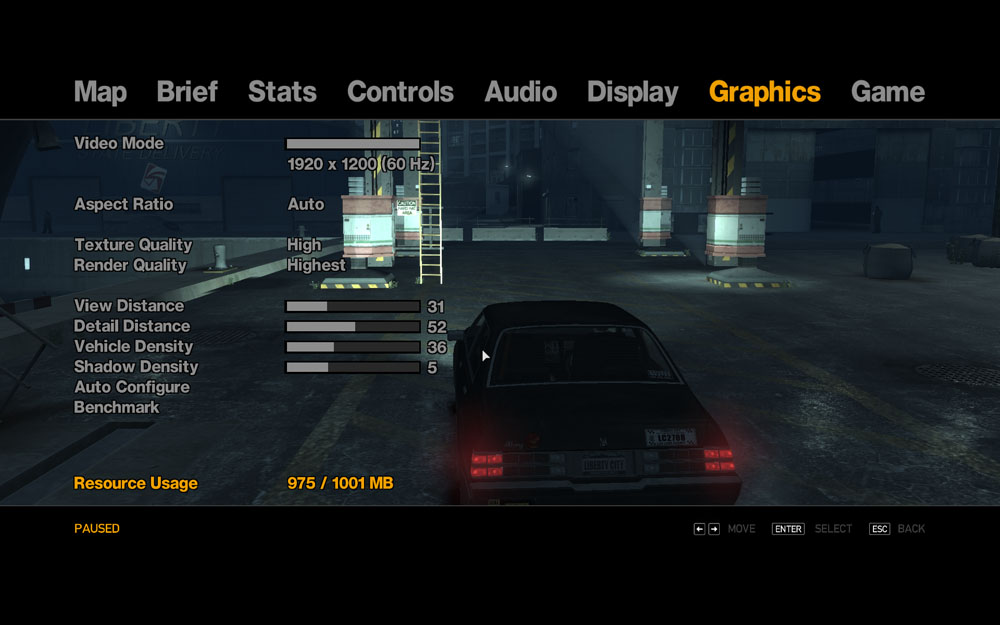This screenshot has height=625, width=1000.
Task: Select the Graphics tab
Action: pos(764,92)
